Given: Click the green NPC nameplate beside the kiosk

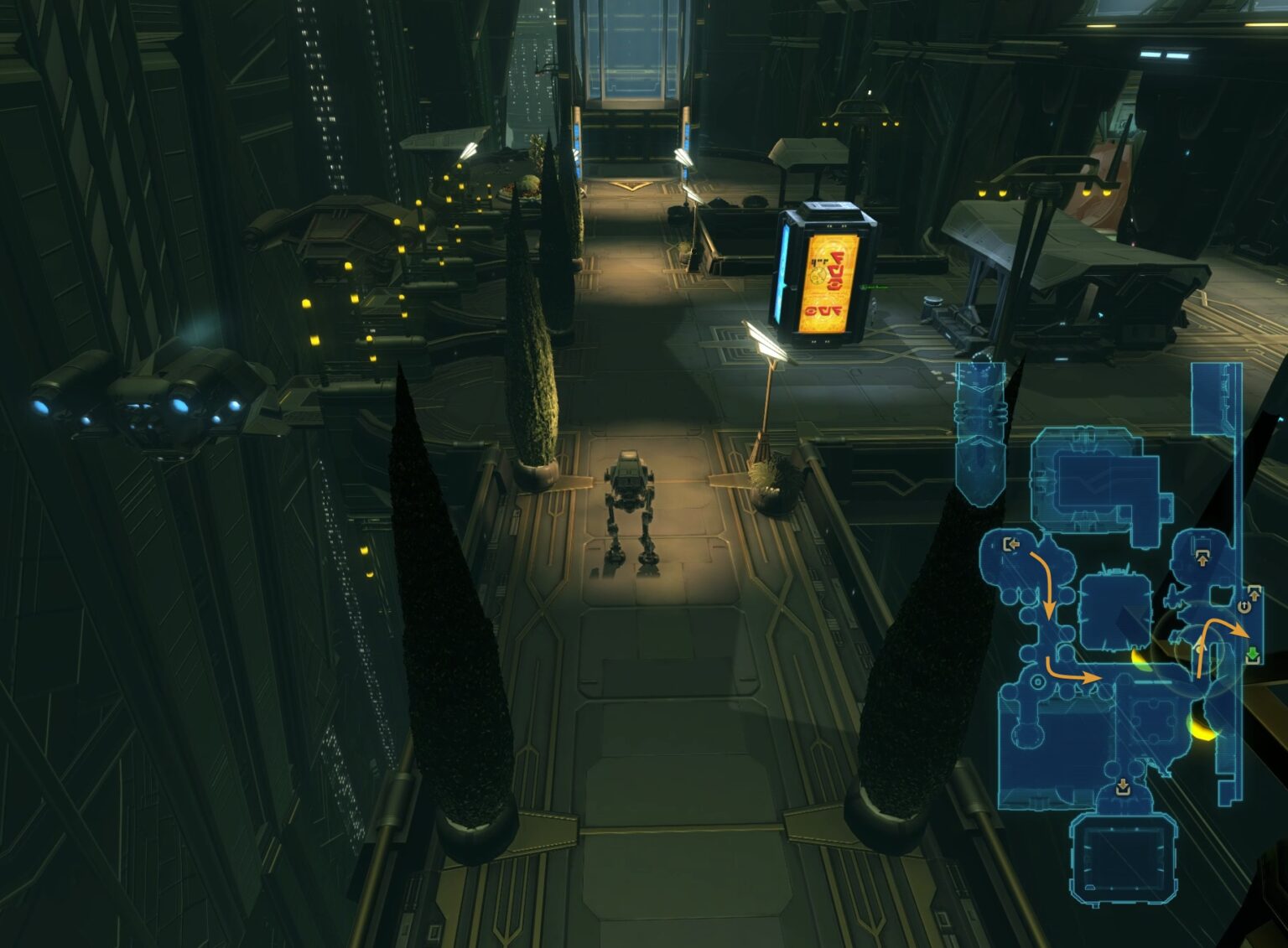Looking at the screenshot, I should [874, 287].
